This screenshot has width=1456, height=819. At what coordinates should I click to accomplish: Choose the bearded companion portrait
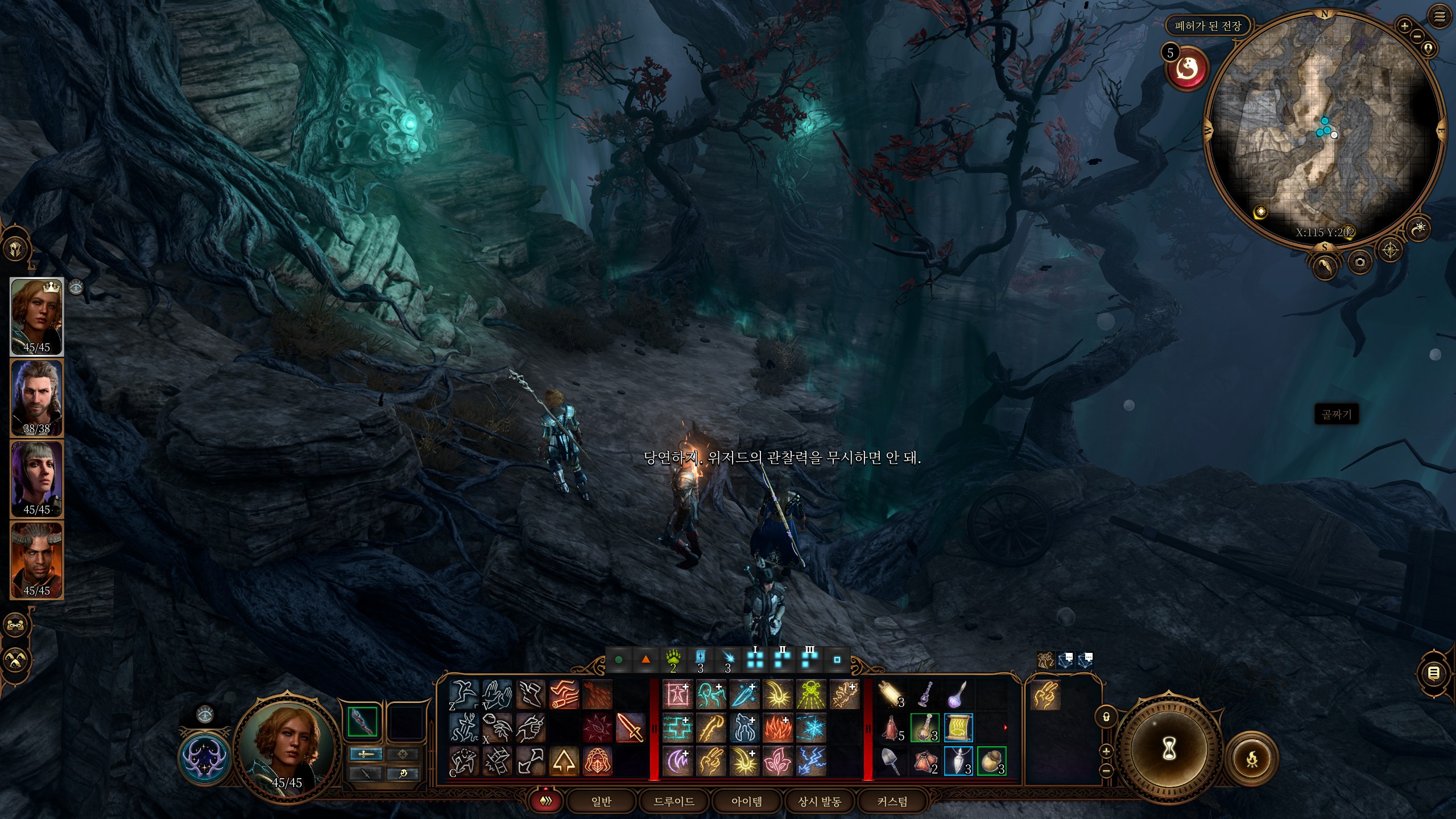coord(37,398)
